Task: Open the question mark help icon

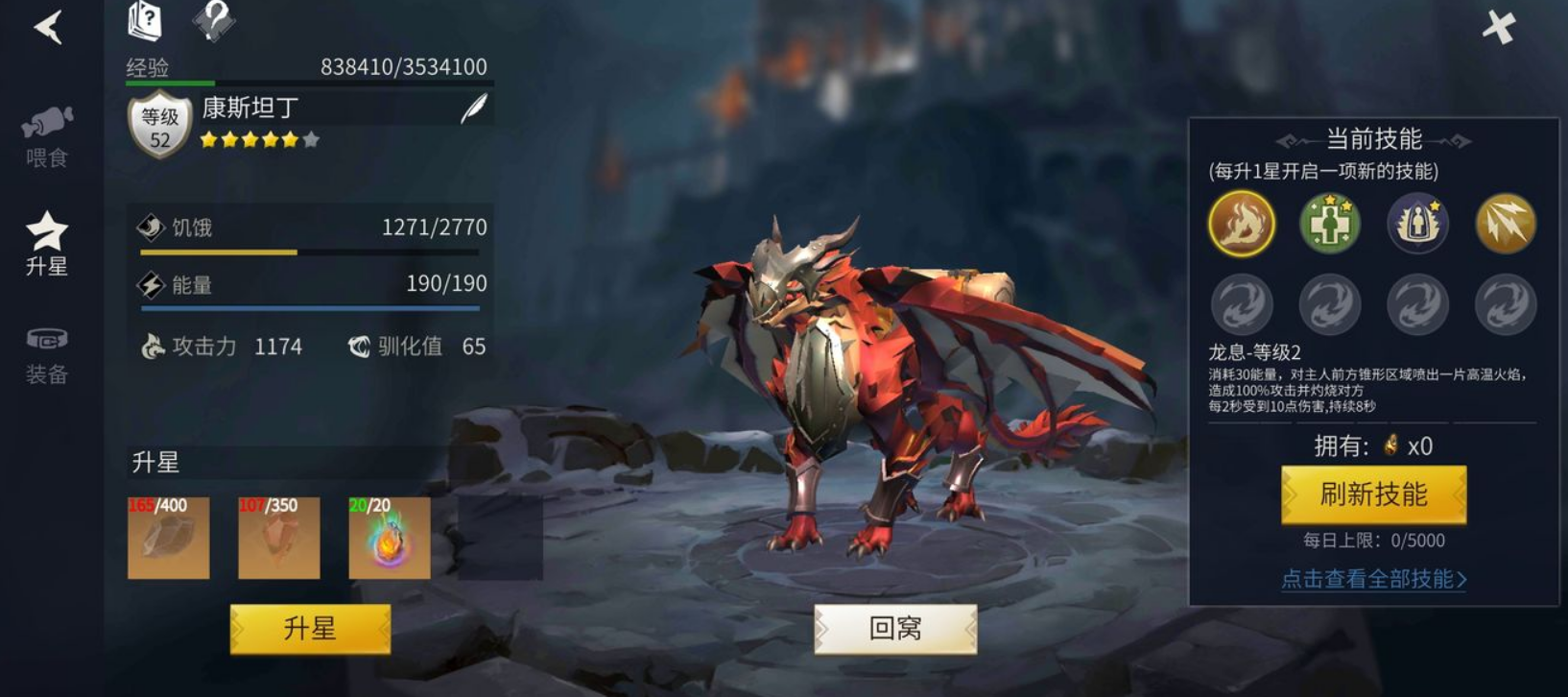Action: 213,20
